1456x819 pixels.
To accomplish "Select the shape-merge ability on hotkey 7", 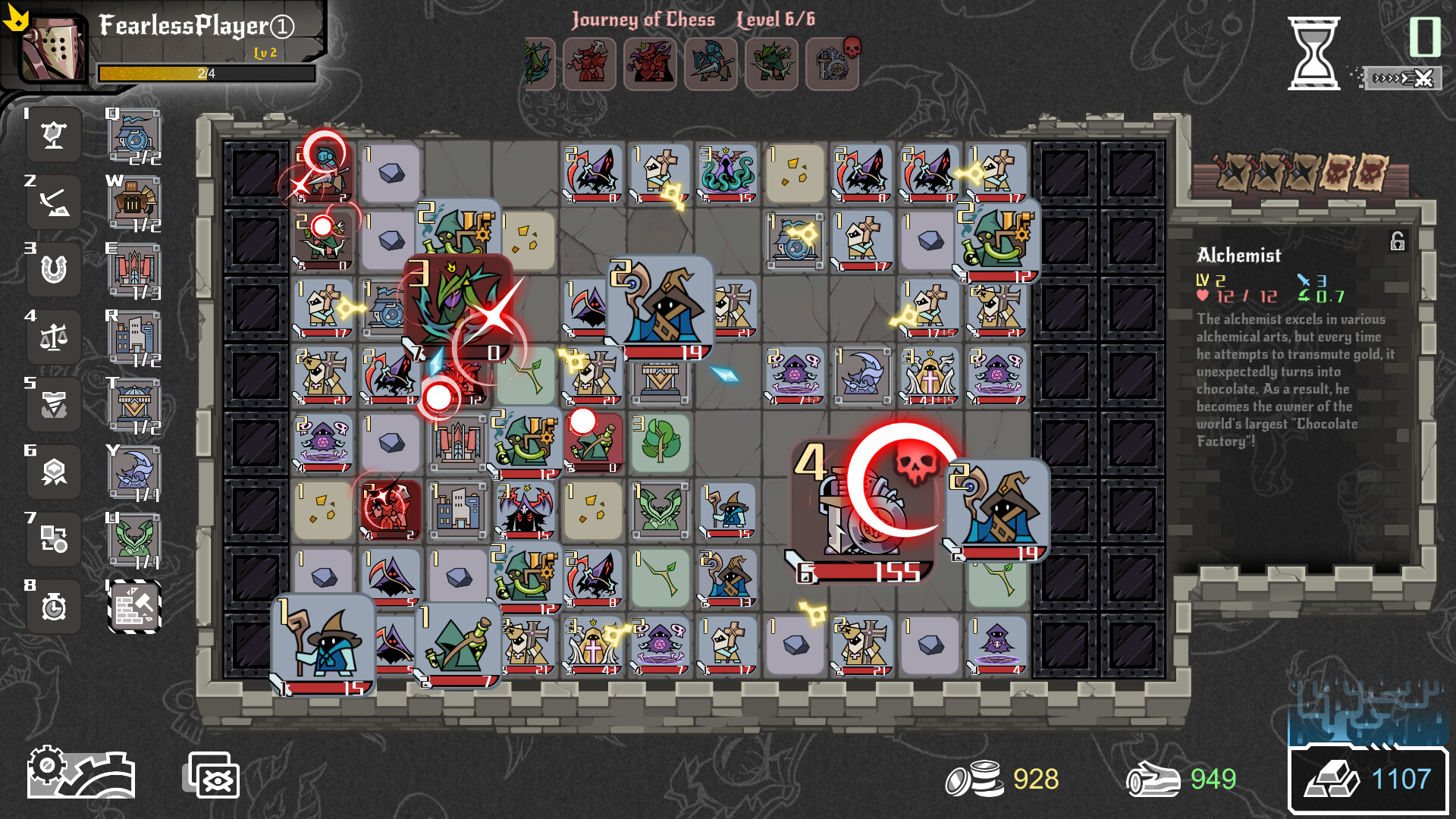I will [x=53, y=540].
